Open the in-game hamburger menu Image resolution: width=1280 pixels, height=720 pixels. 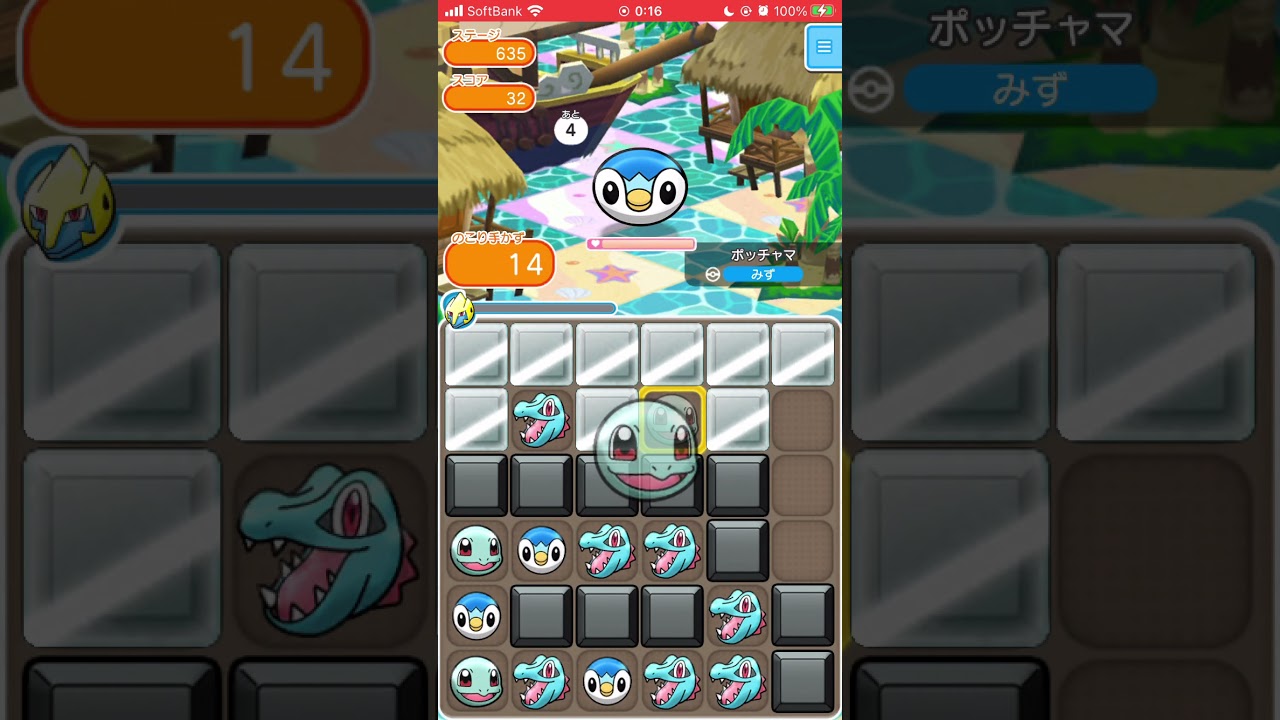(x=823, y=46)
